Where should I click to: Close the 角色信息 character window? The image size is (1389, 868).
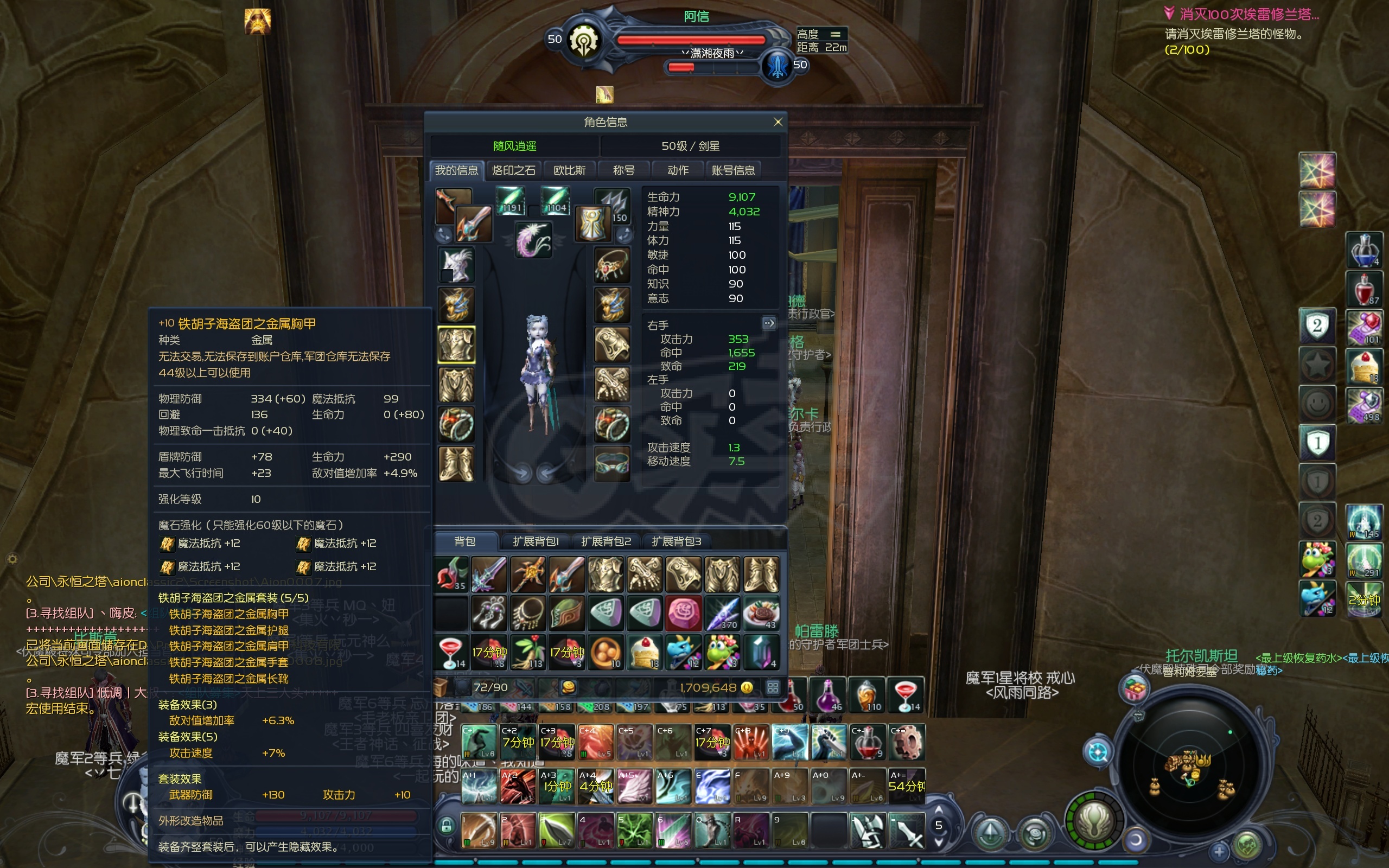pyautogui.click(x=778, y=122)
